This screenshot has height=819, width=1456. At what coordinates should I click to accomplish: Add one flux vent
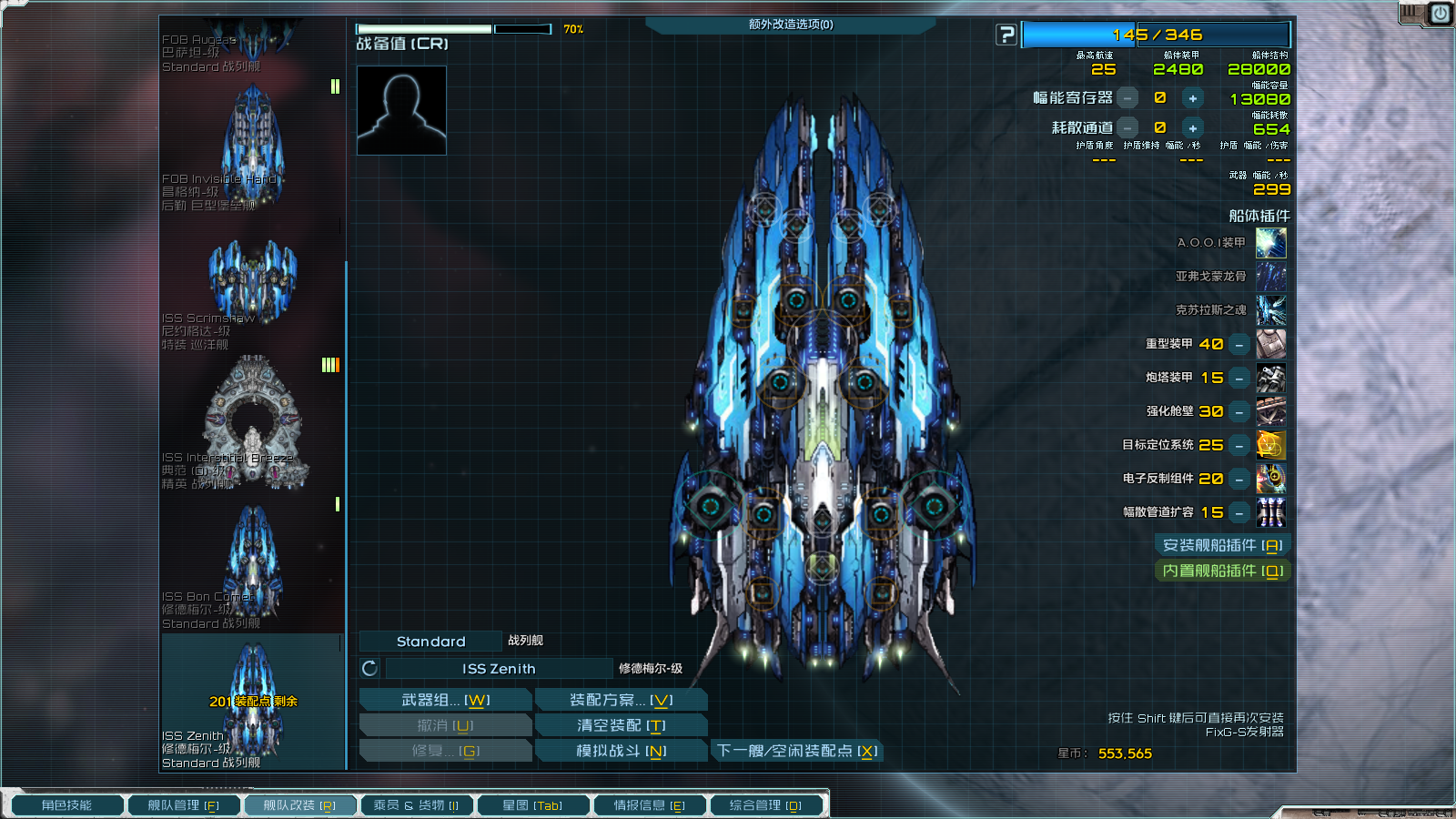[x=1192, y=128]
